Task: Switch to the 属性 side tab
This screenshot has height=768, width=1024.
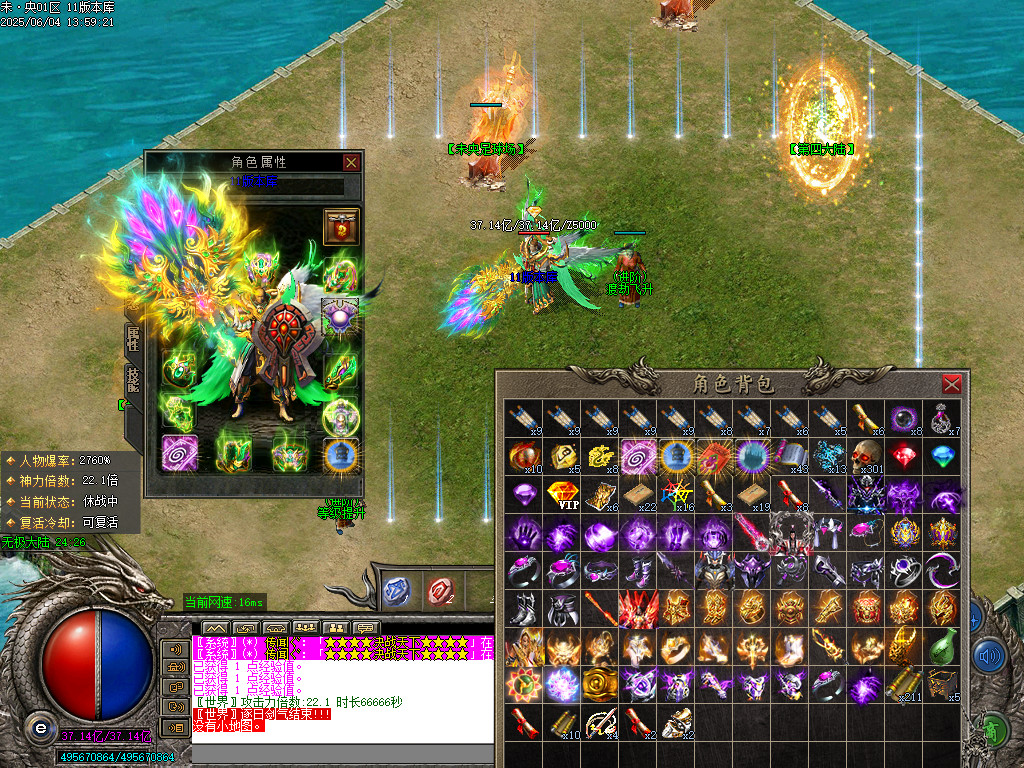Action: click(133, 340)
